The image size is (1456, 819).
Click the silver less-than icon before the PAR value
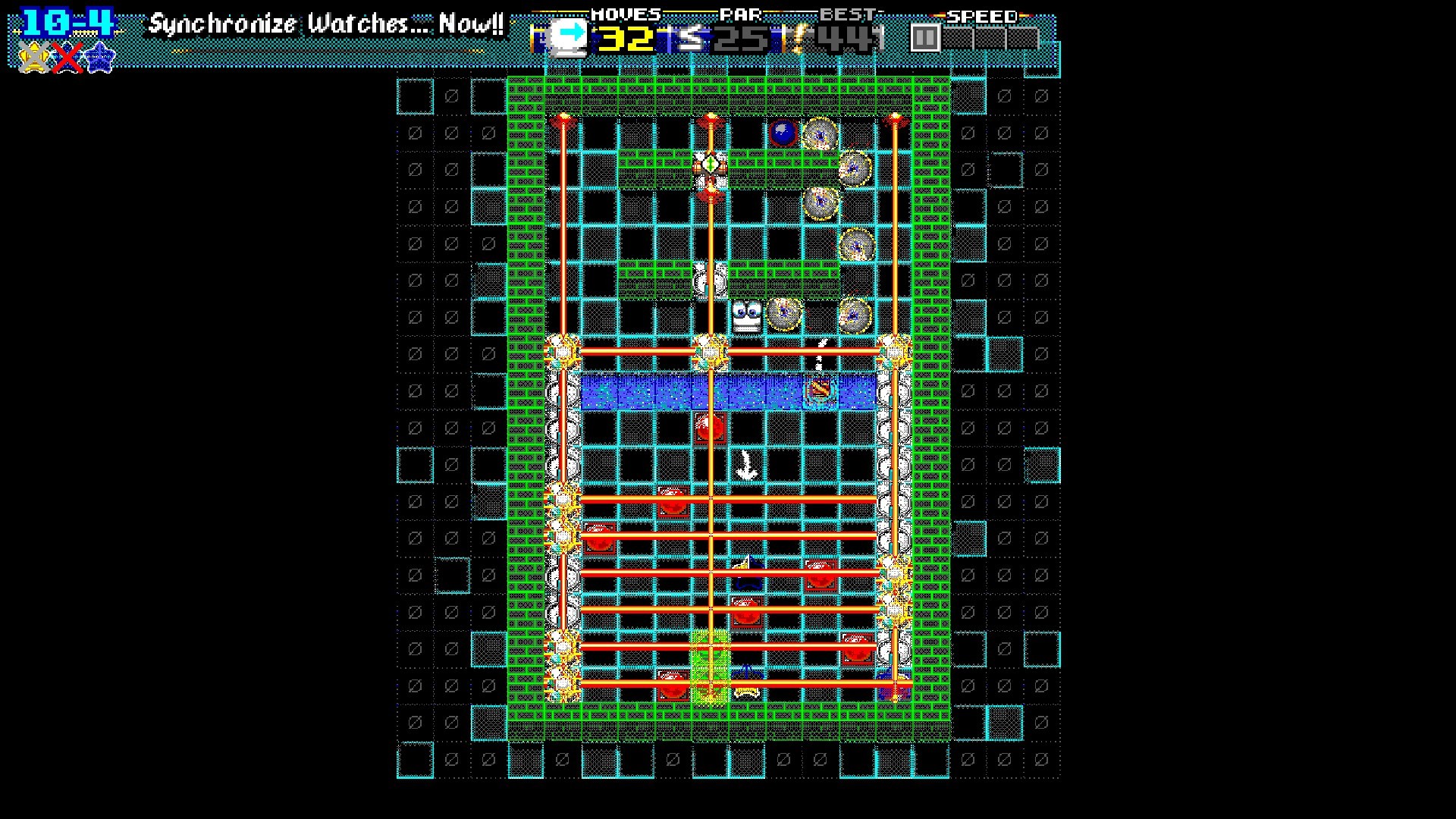tap(691, 36)
